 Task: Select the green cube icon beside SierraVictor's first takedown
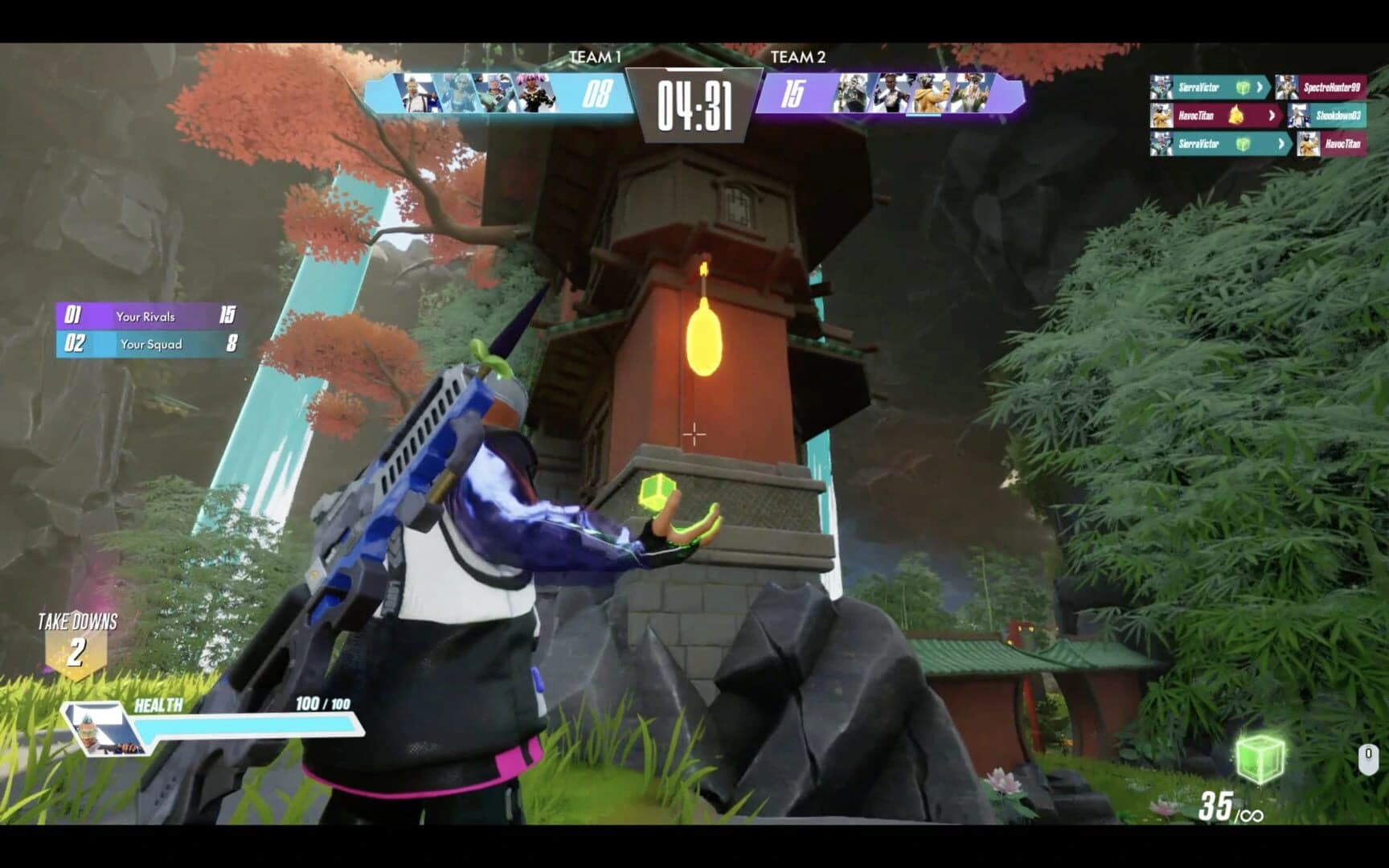coord(1242,88)
